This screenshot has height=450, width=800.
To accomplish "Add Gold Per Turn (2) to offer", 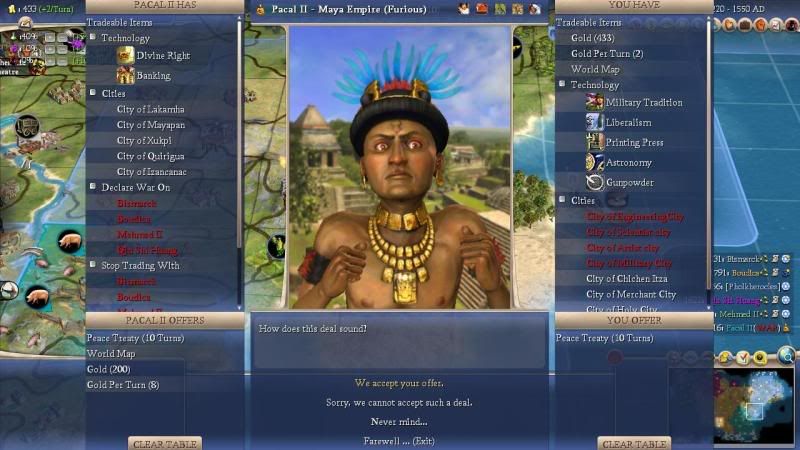I will coord(607,54).
